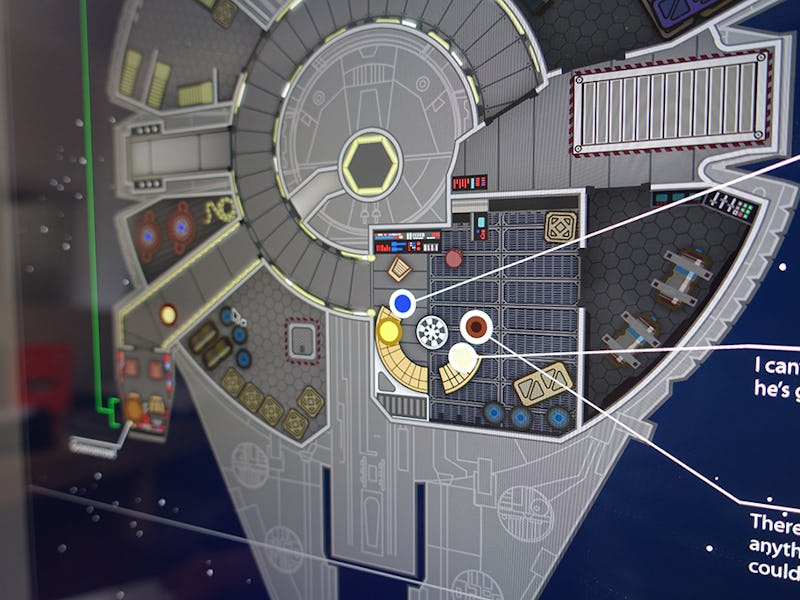Select the blue character token
Image resolution: width=800 pixels, height=600 pixels.
tap(402, 301)
